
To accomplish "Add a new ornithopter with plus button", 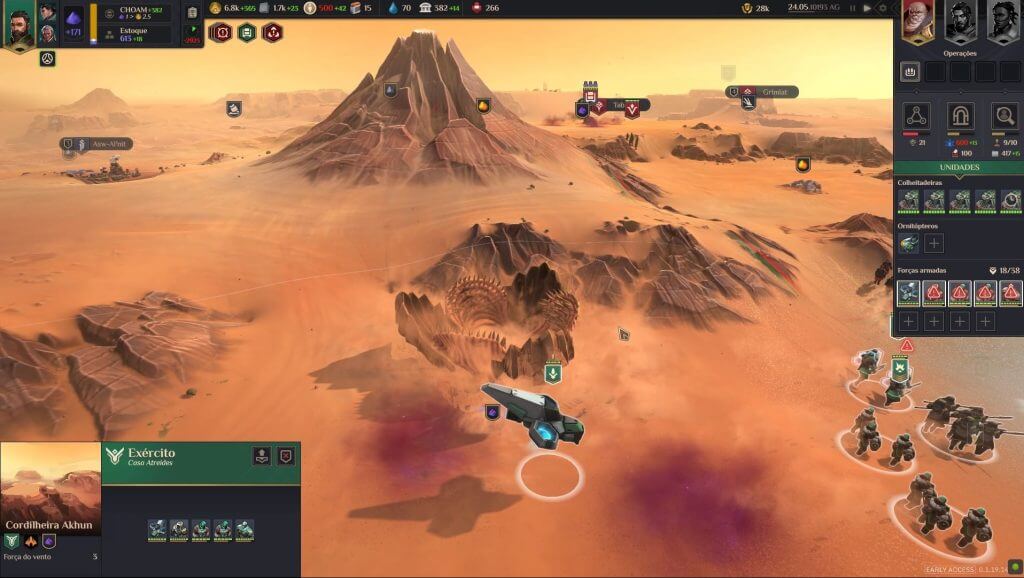I will click(933, 243).
